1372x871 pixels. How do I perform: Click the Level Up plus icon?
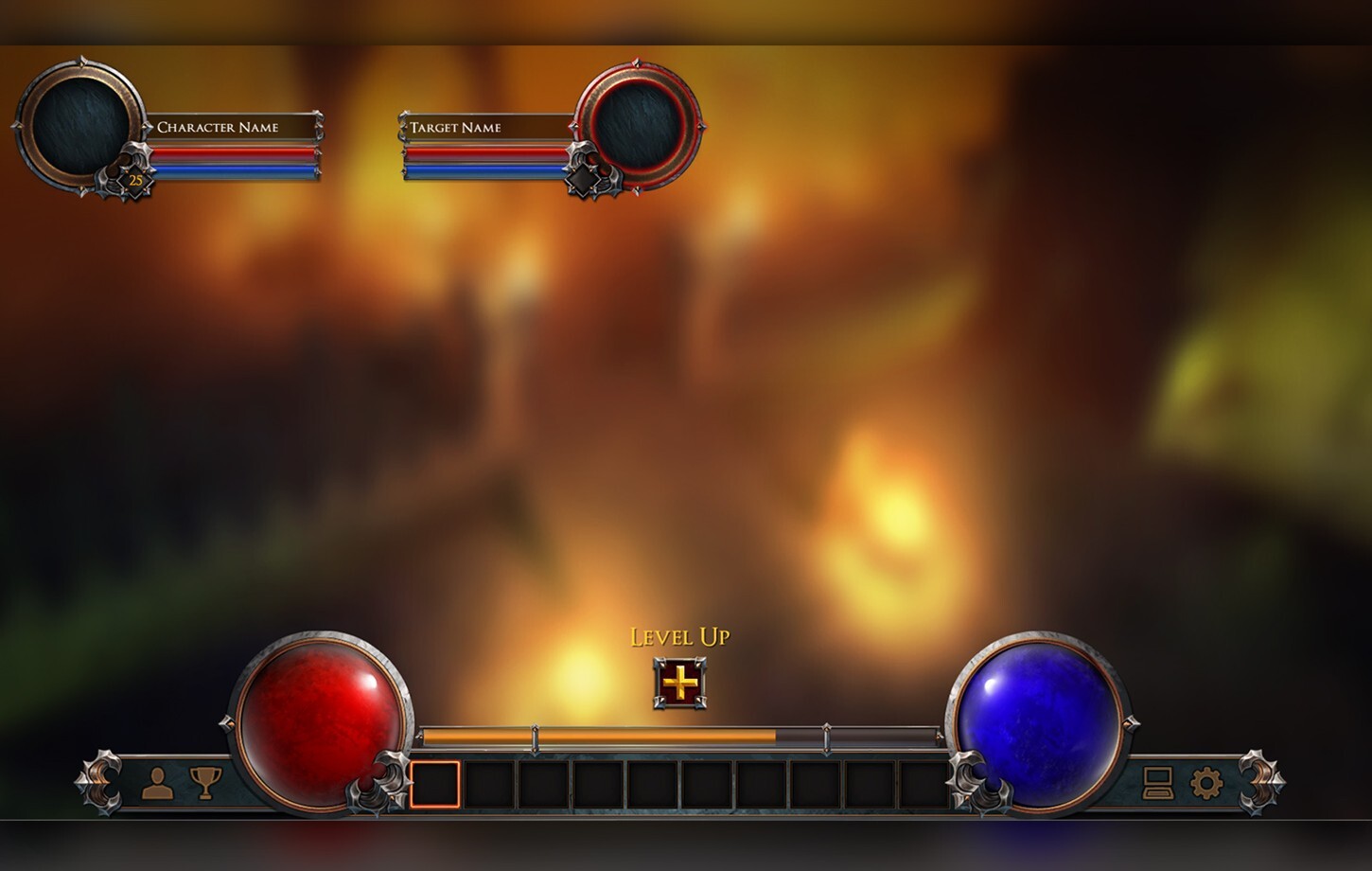click(679, 683)
